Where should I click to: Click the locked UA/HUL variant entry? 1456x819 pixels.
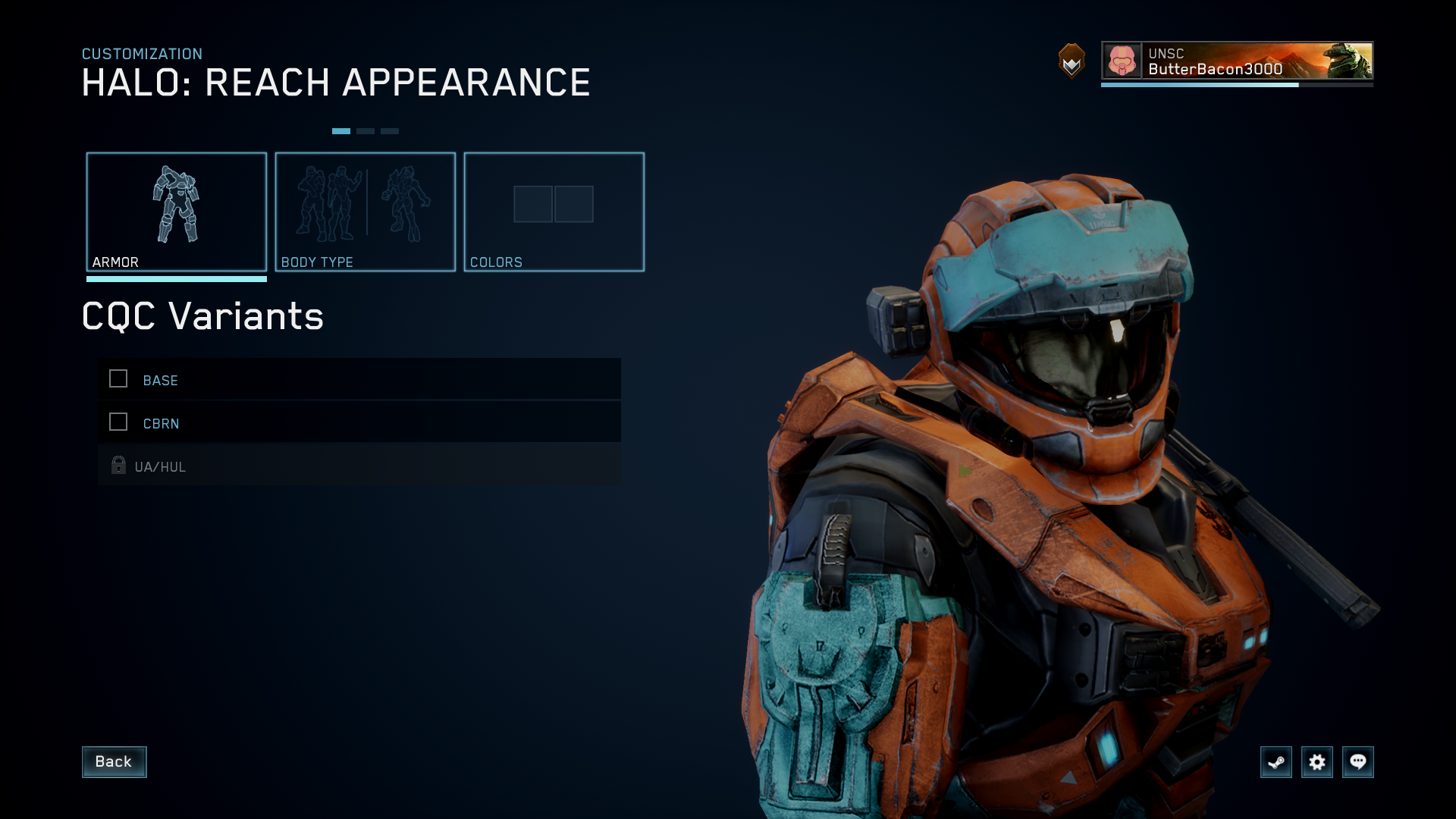click(x=303, y=466)
